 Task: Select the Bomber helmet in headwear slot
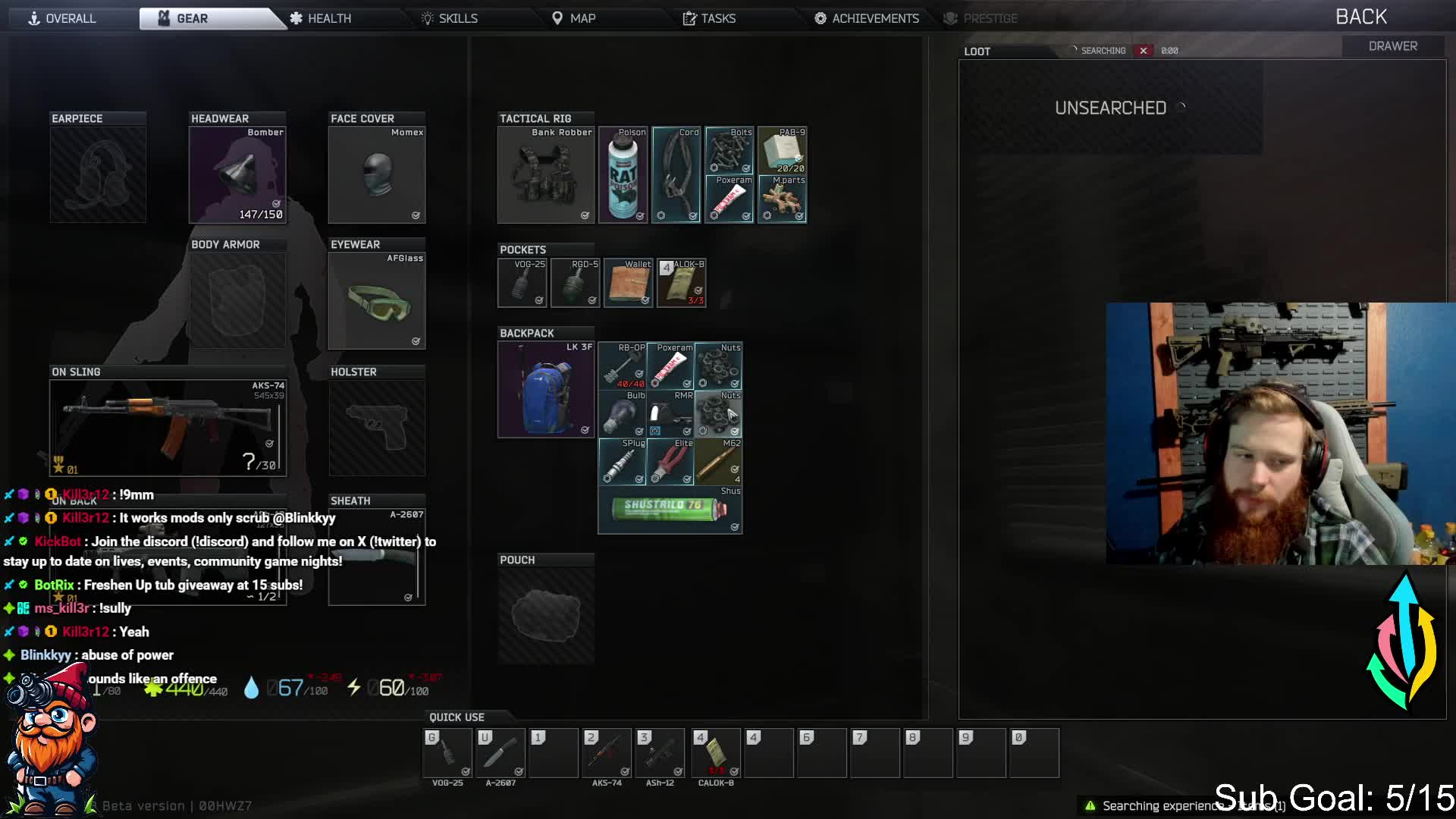click(237, 175)
